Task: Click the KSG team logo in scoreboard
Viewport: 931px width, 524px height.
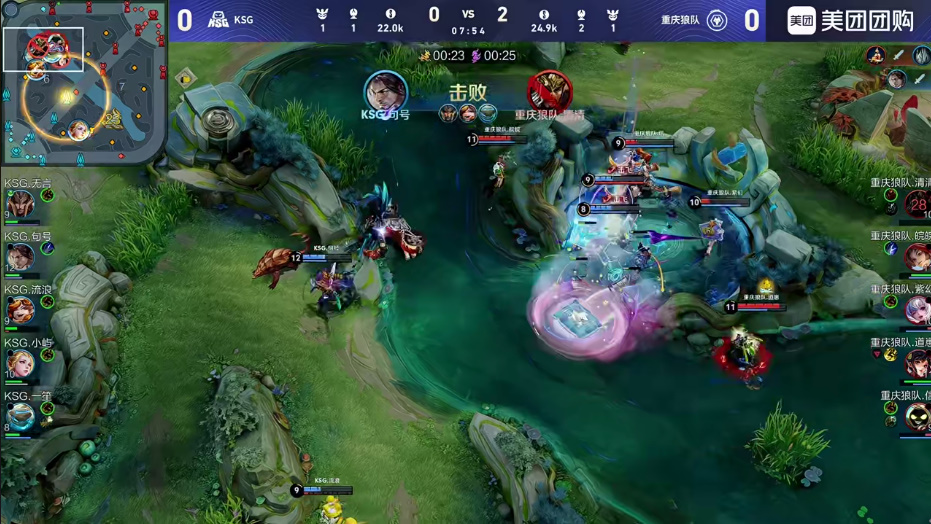Action: (x=218, y=19)
